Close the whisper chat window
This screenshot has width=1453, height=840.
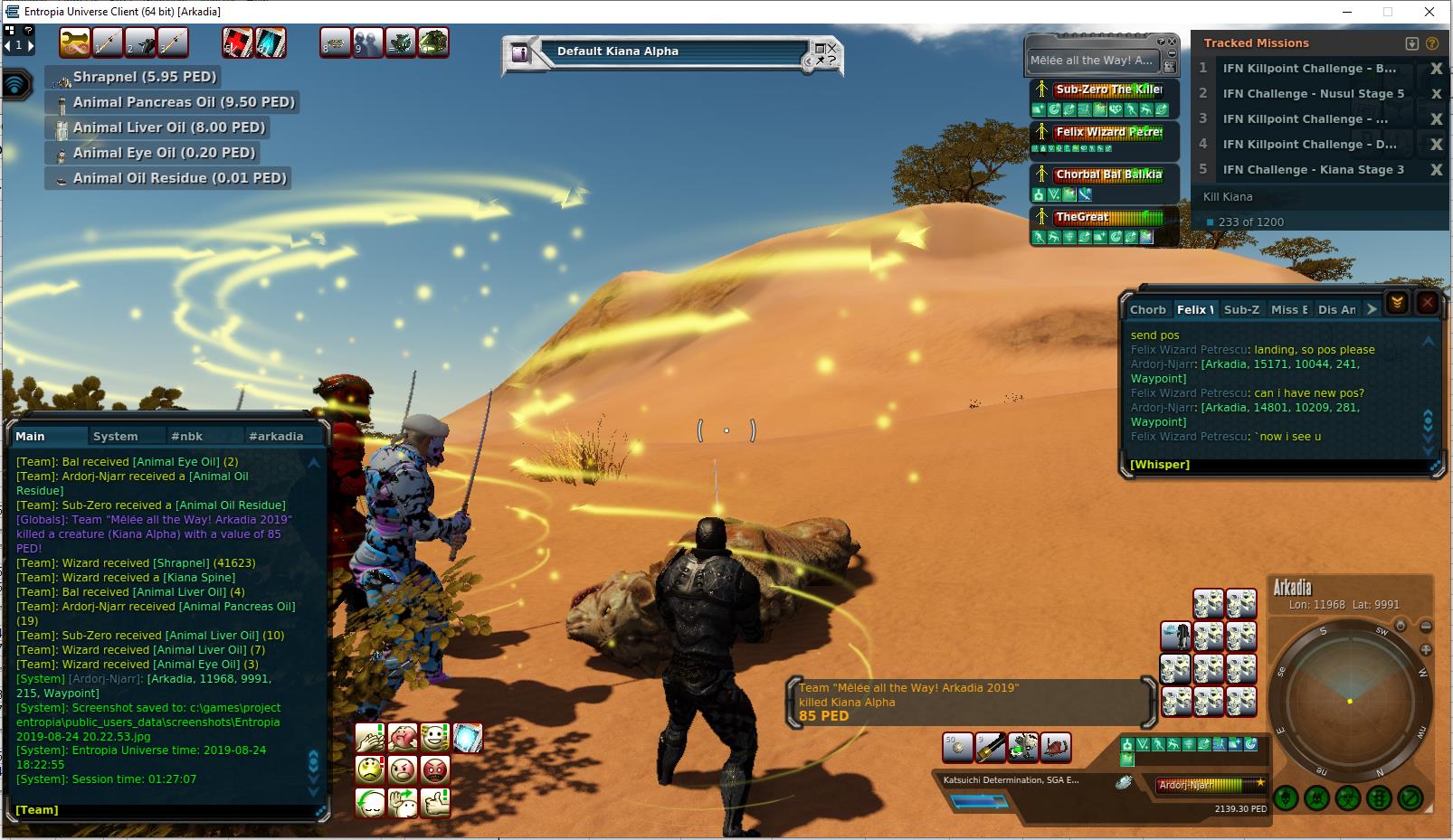1427,302
